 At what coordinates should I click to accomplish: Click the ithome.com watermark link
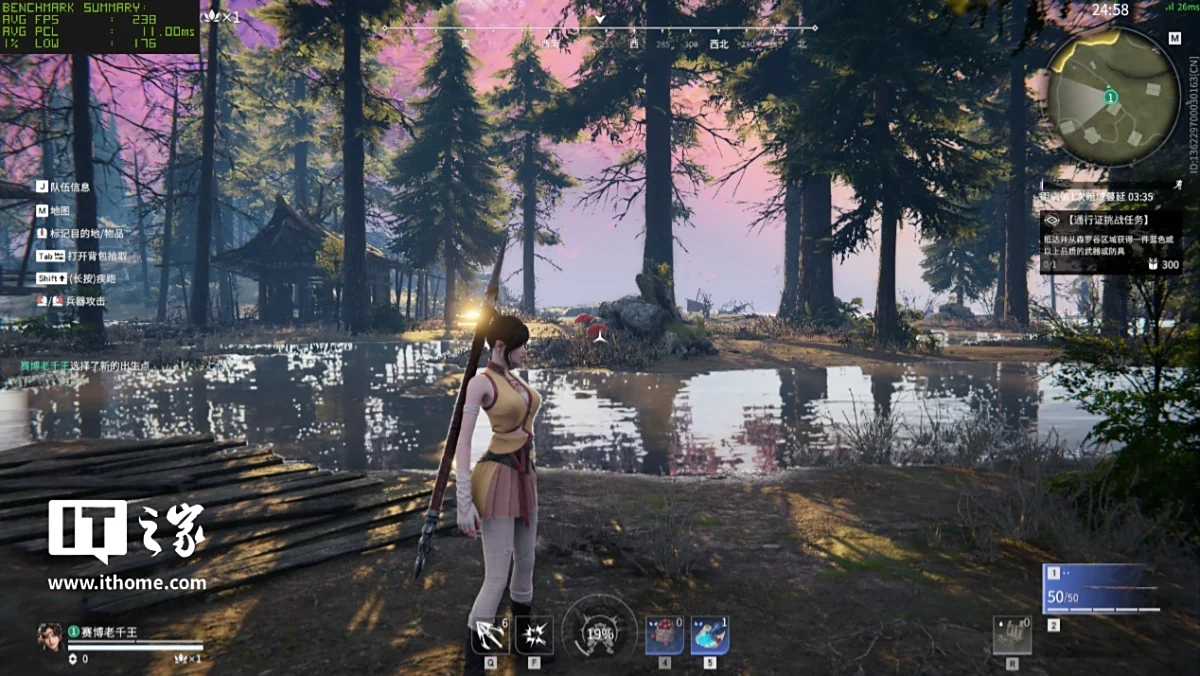point(127,583)
